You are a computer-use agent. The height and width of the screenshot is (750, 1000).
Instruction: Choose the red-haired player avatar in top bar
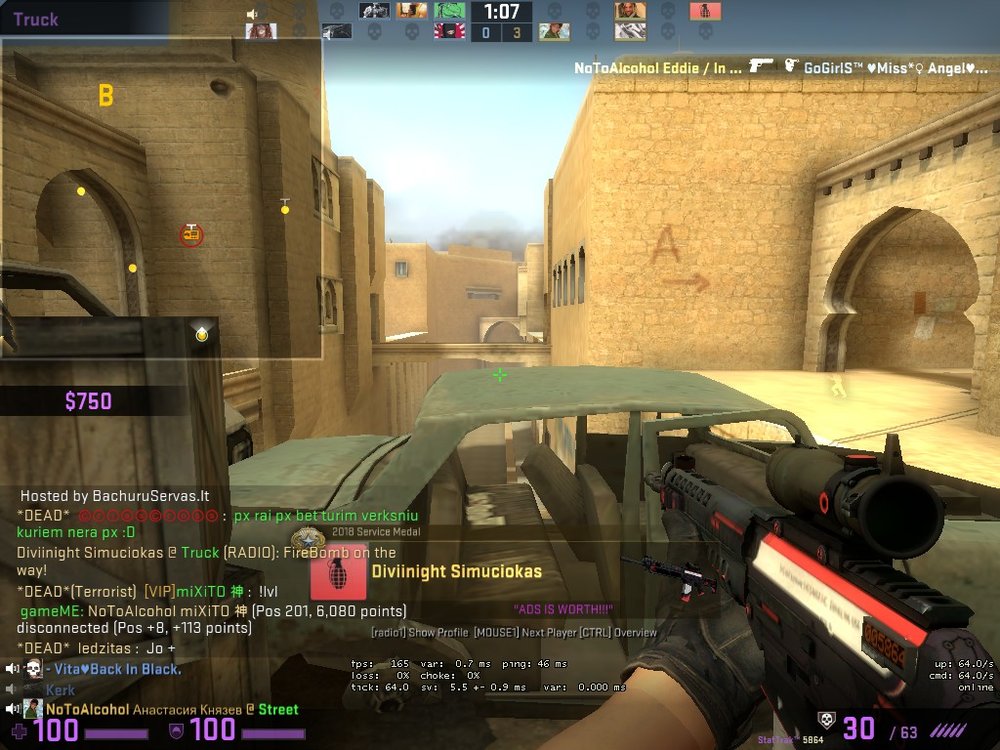coord(261,31)
